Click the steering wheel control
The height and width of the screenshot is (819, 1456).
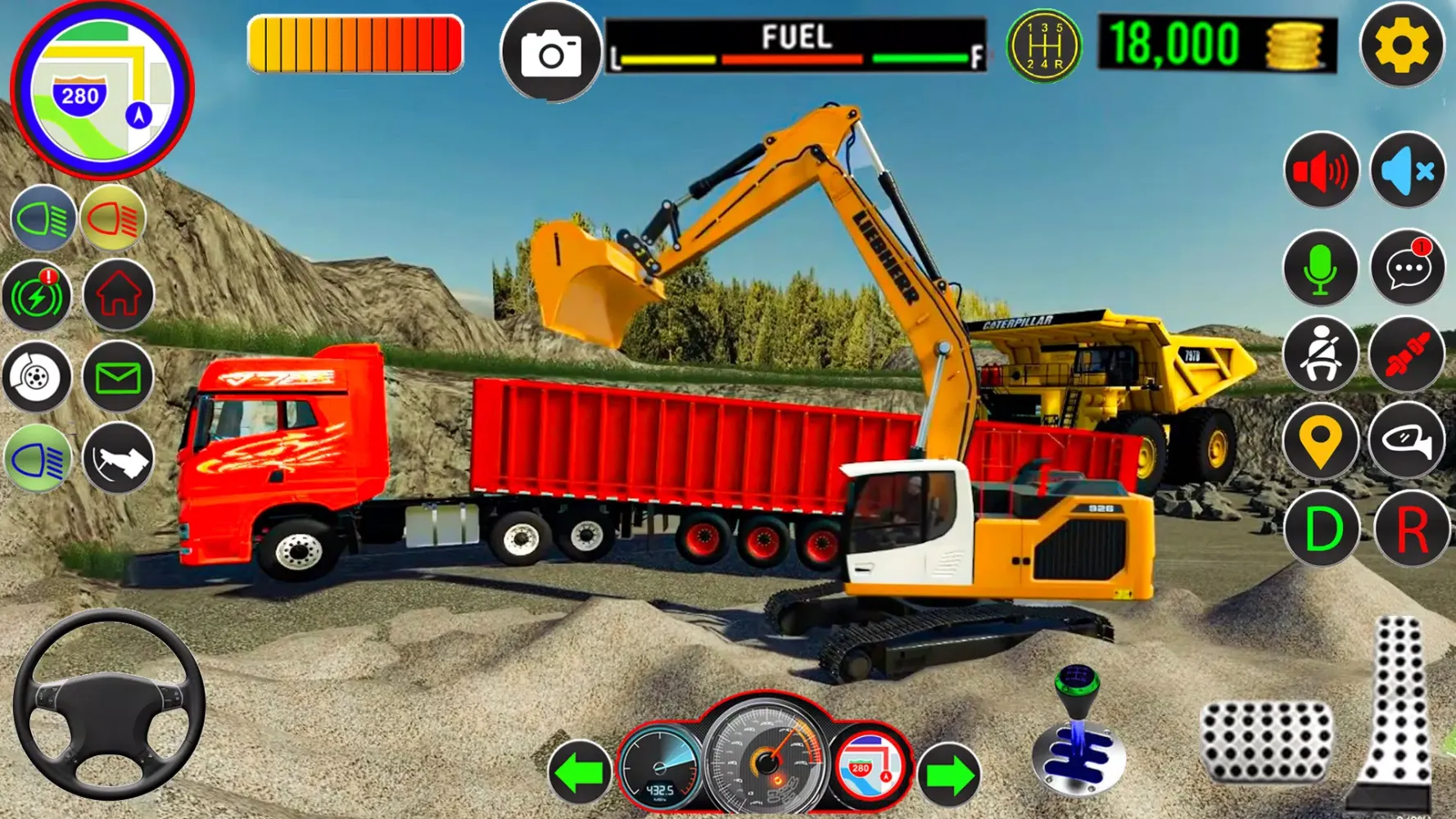108,704
